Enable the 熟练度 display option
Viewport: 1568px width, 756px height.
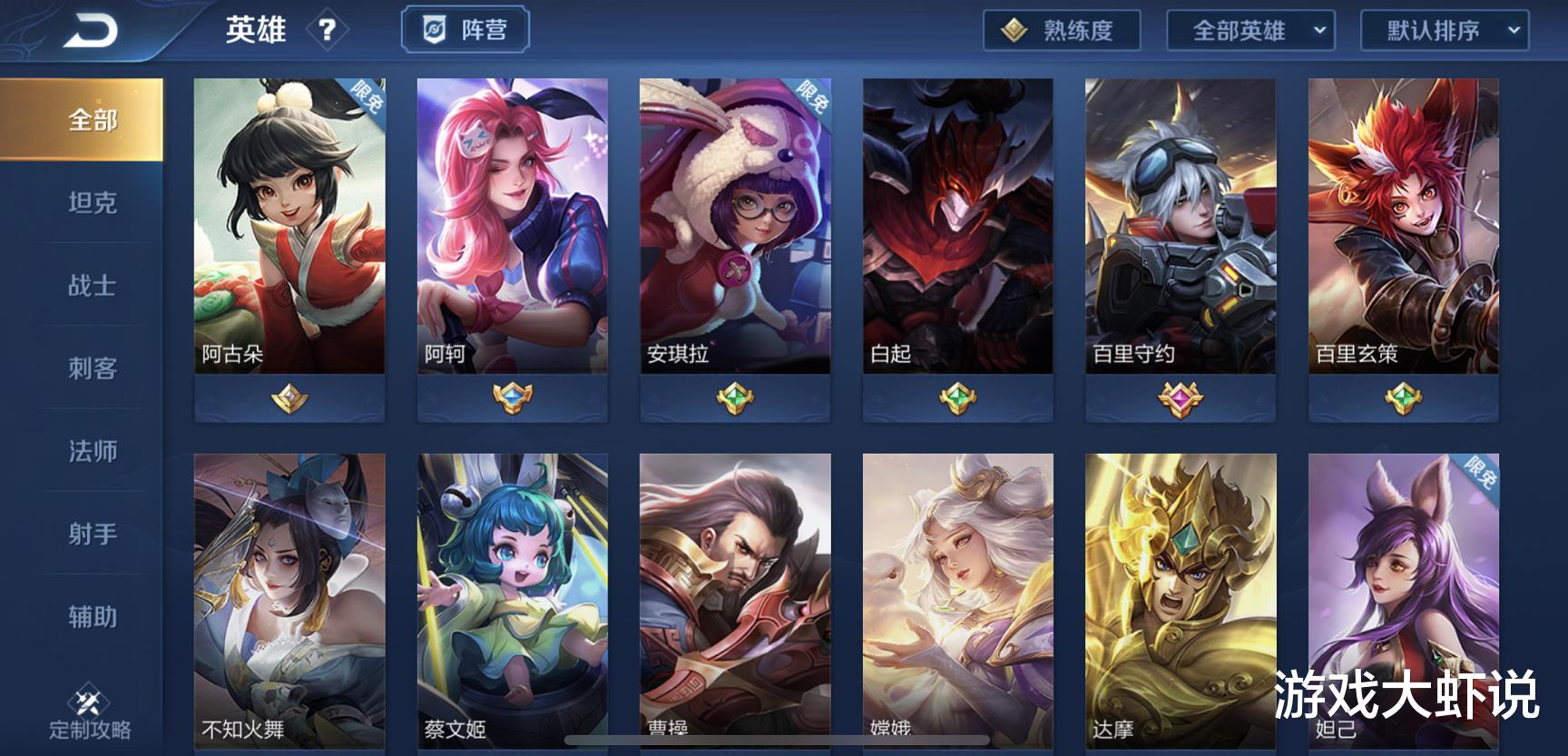click(1060, 30)
